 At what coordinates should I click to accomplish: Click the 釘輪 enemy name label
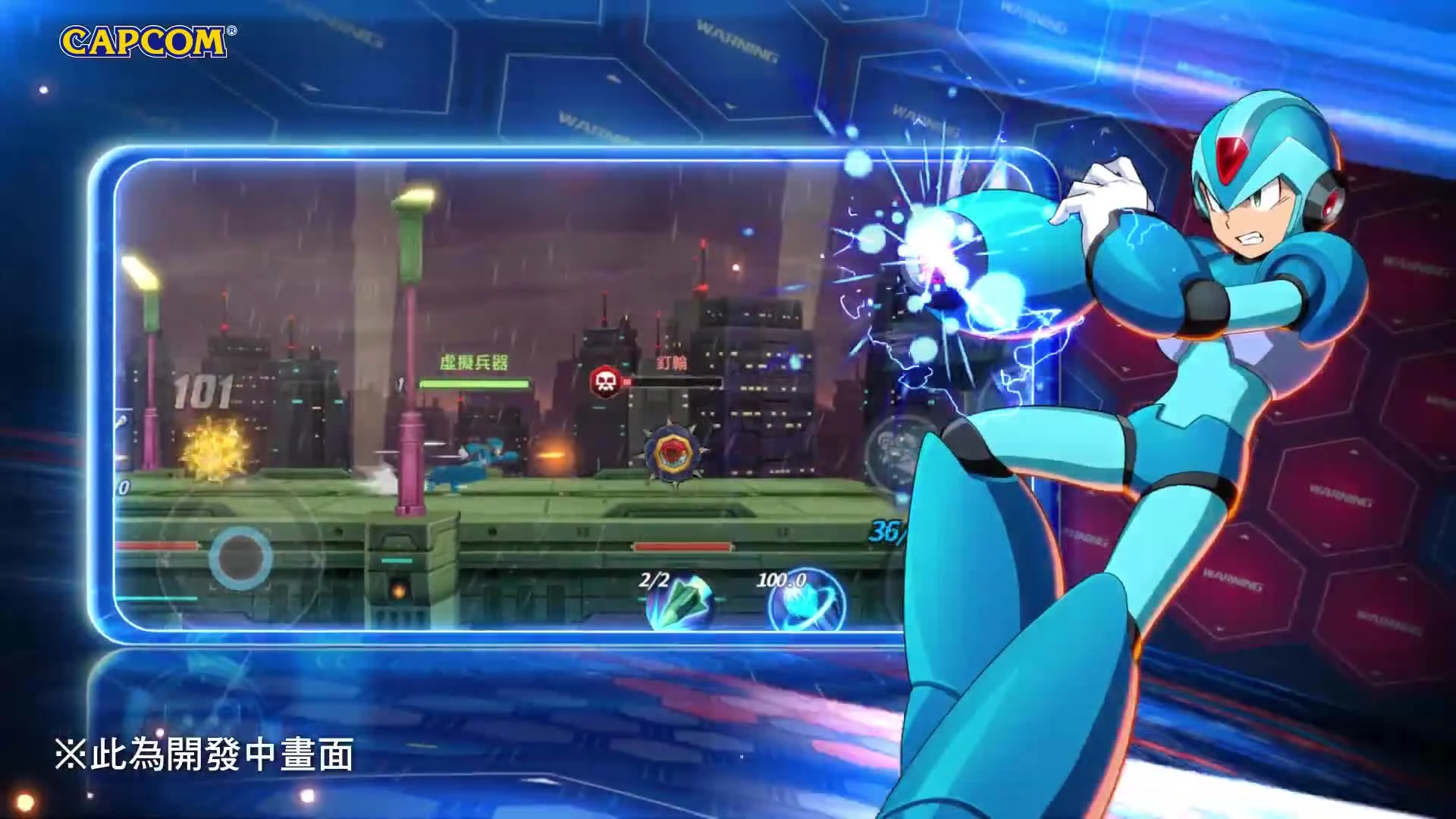673,362
